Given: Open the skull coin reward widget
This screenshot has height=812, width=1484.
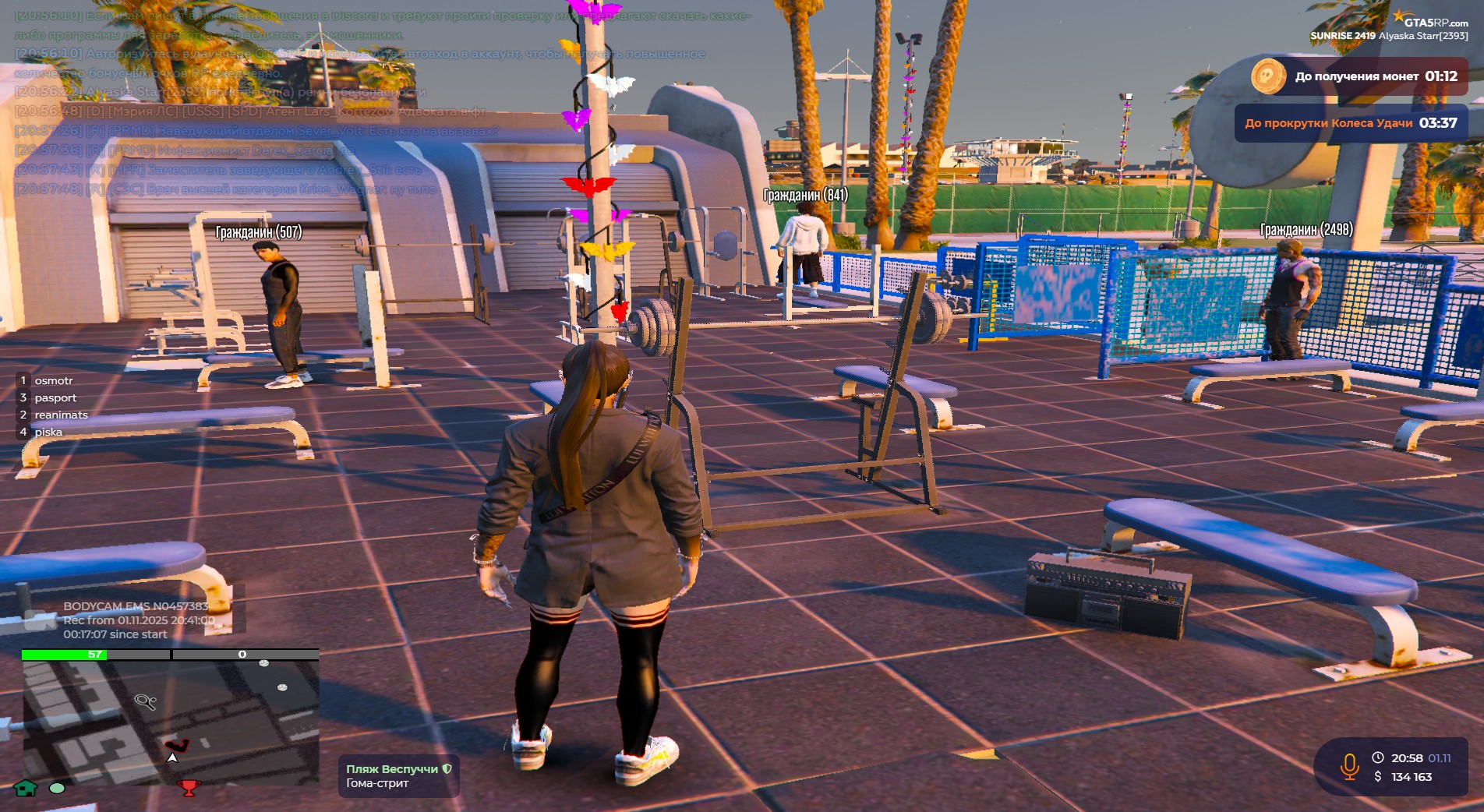Looking at the screenshot, I should [1268, 76].
